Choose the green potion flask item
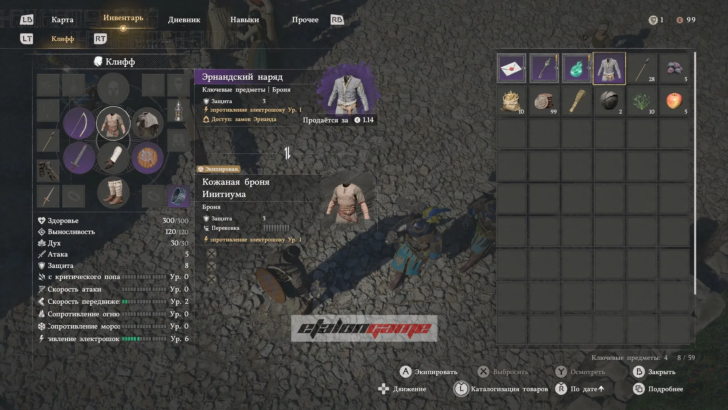728x410 pixels. pyautogui.click(x=577, y=68)
